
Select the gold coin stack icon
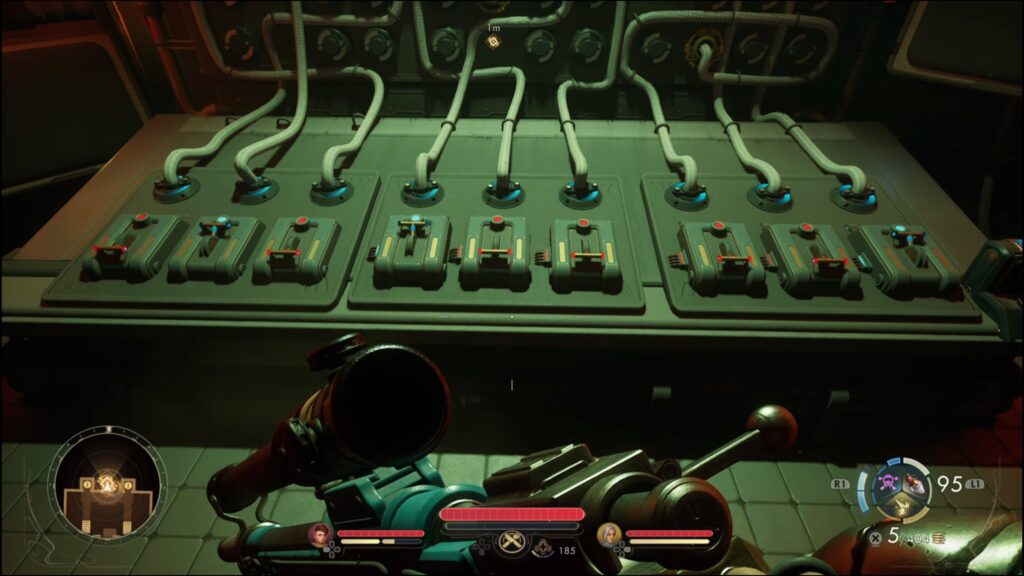coord(938,539)
